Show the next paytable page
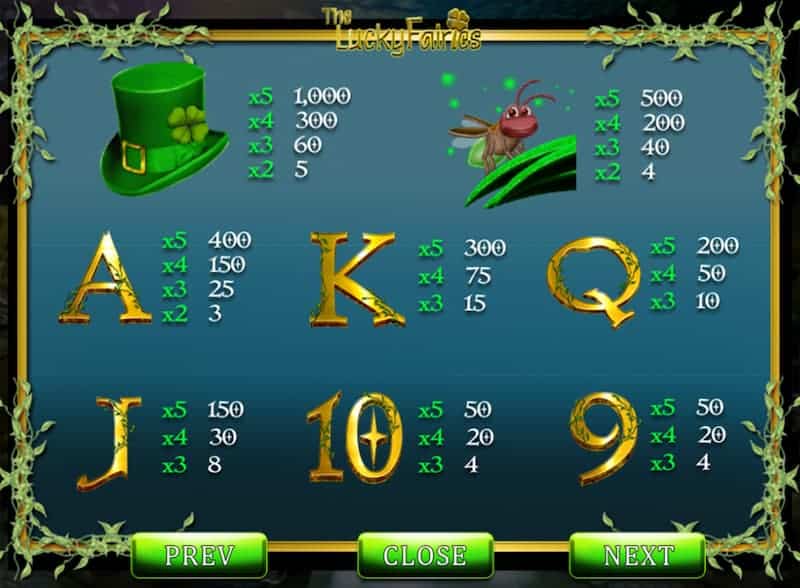 tap(637, 555)
